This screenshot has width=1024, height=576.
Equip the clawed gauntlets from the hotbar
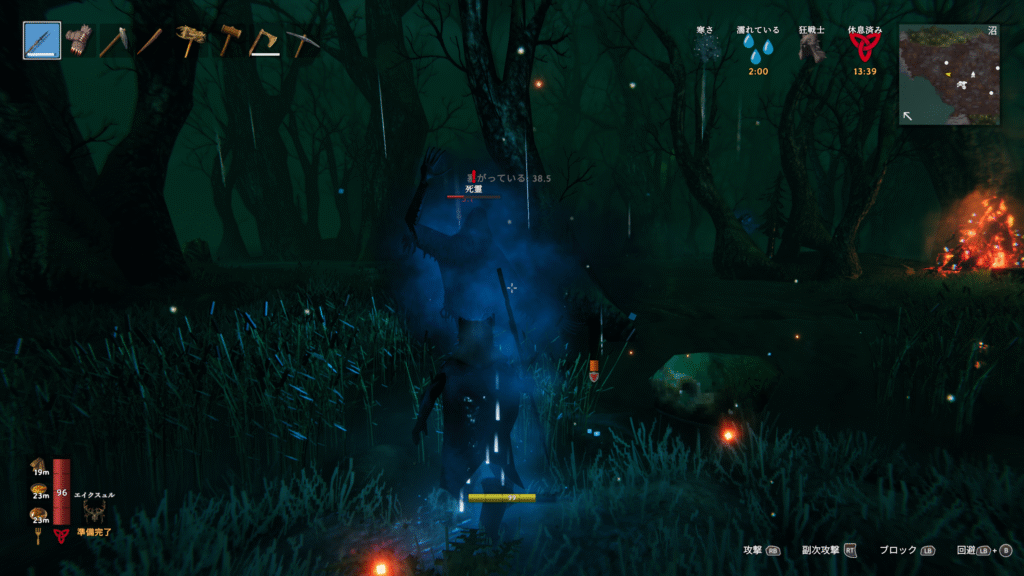(78, 41)
